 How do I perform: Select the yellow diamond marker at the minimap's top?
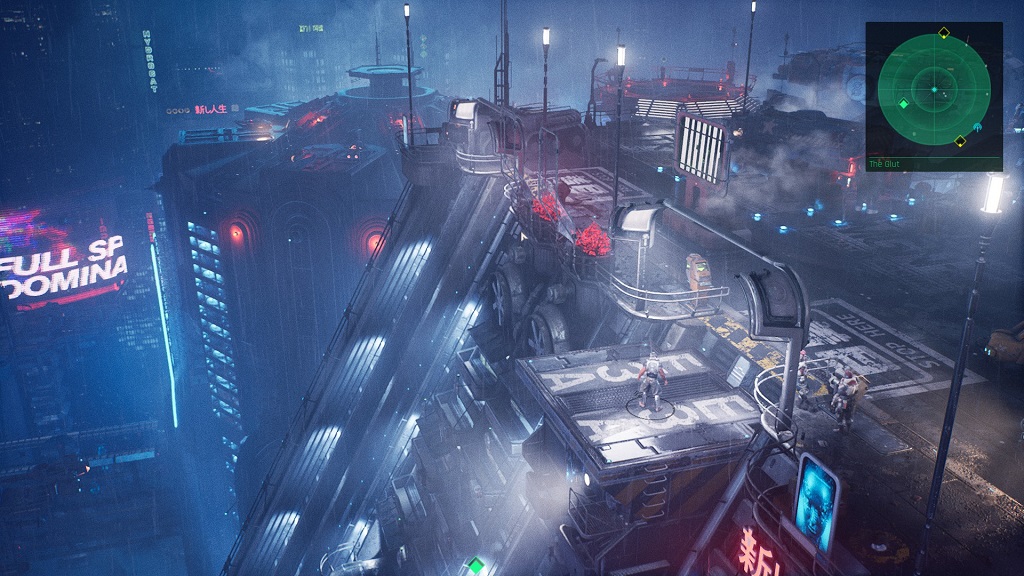943,34
